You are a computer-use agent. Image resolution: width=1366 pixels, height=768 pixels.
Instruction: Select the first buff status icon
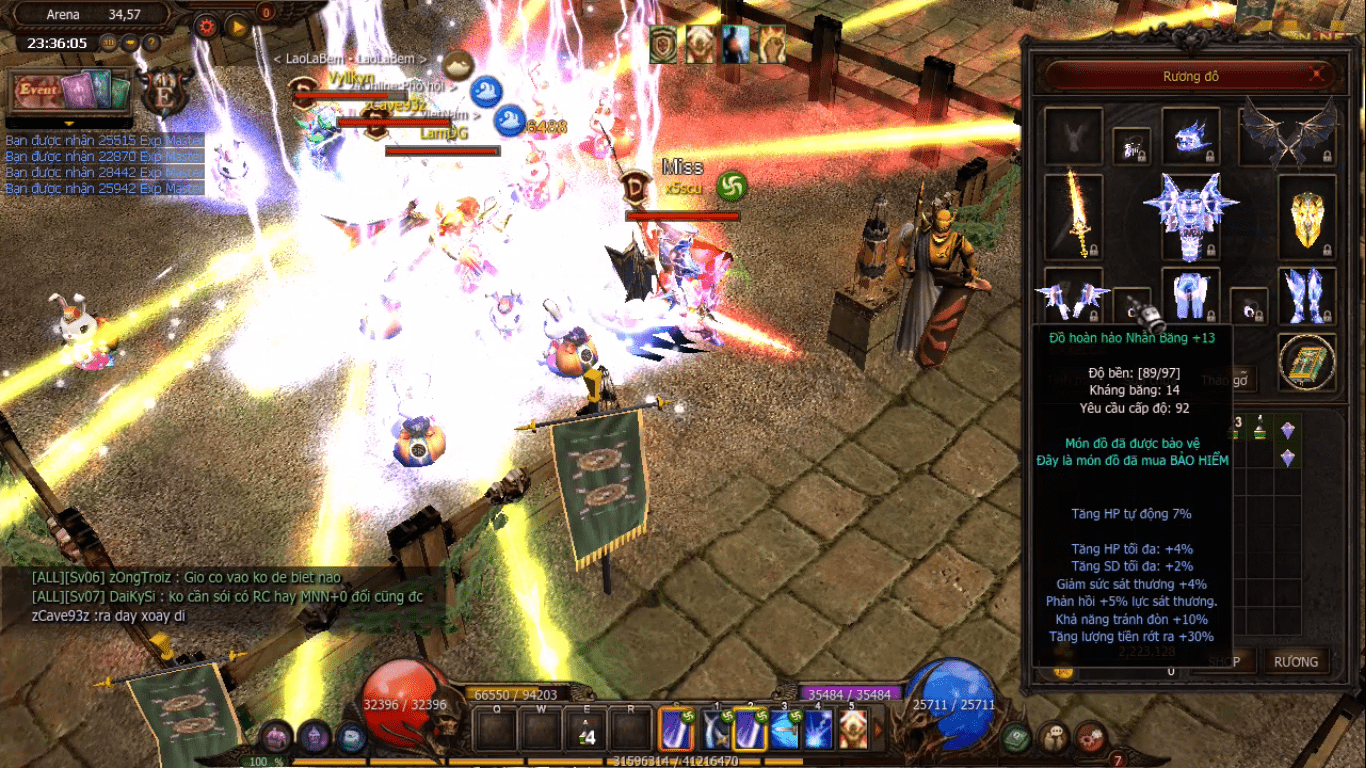(x=663, y=45)
